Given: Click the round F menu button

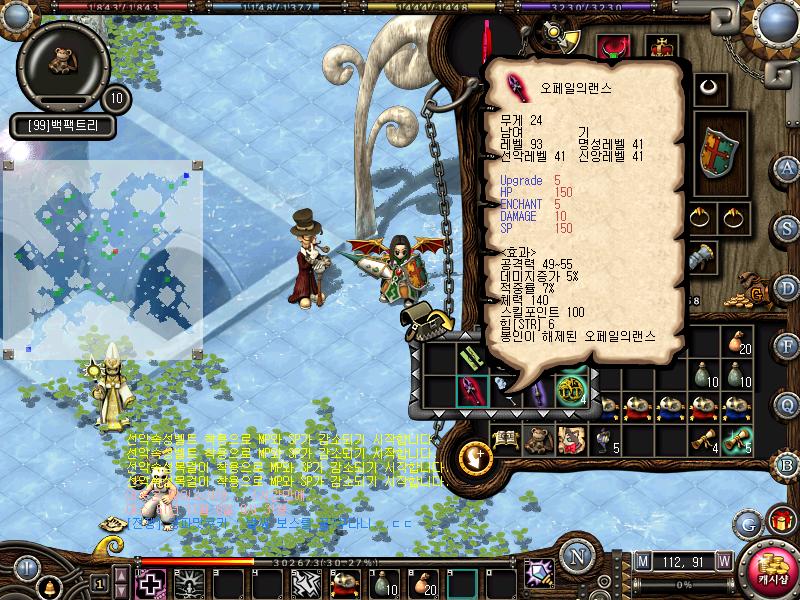Looking at the screenshot, I should click(x=787, y=346).
